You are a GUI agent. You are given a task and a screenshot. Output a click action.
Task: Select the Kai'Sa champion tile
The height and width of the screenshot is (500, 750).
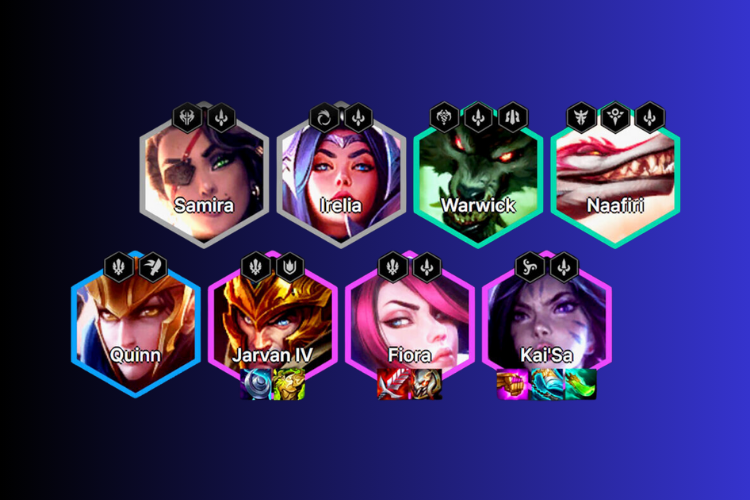pos(545,322)
